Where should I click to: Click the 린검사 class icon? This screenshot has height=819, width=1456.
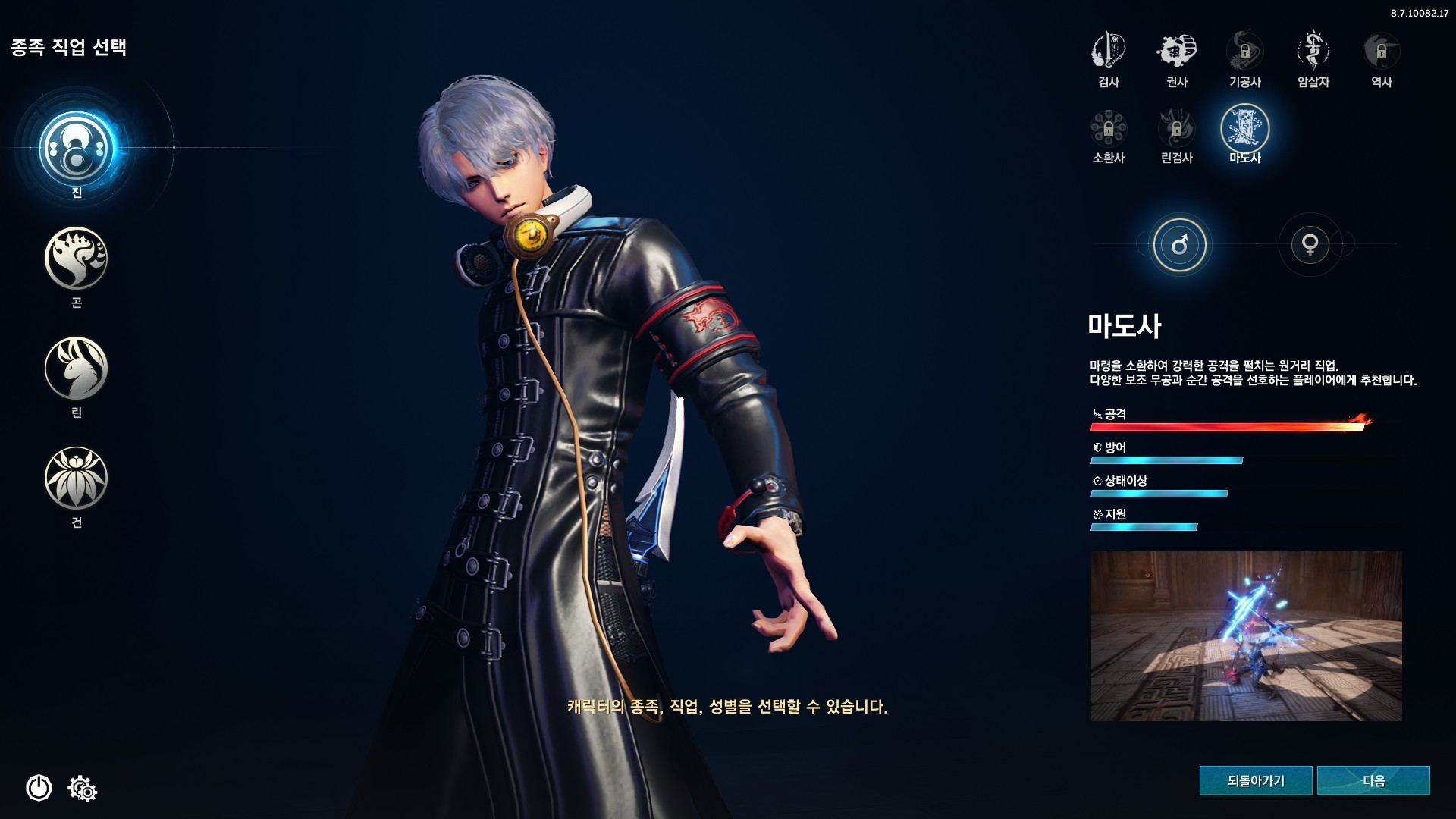pos(1177,130)
